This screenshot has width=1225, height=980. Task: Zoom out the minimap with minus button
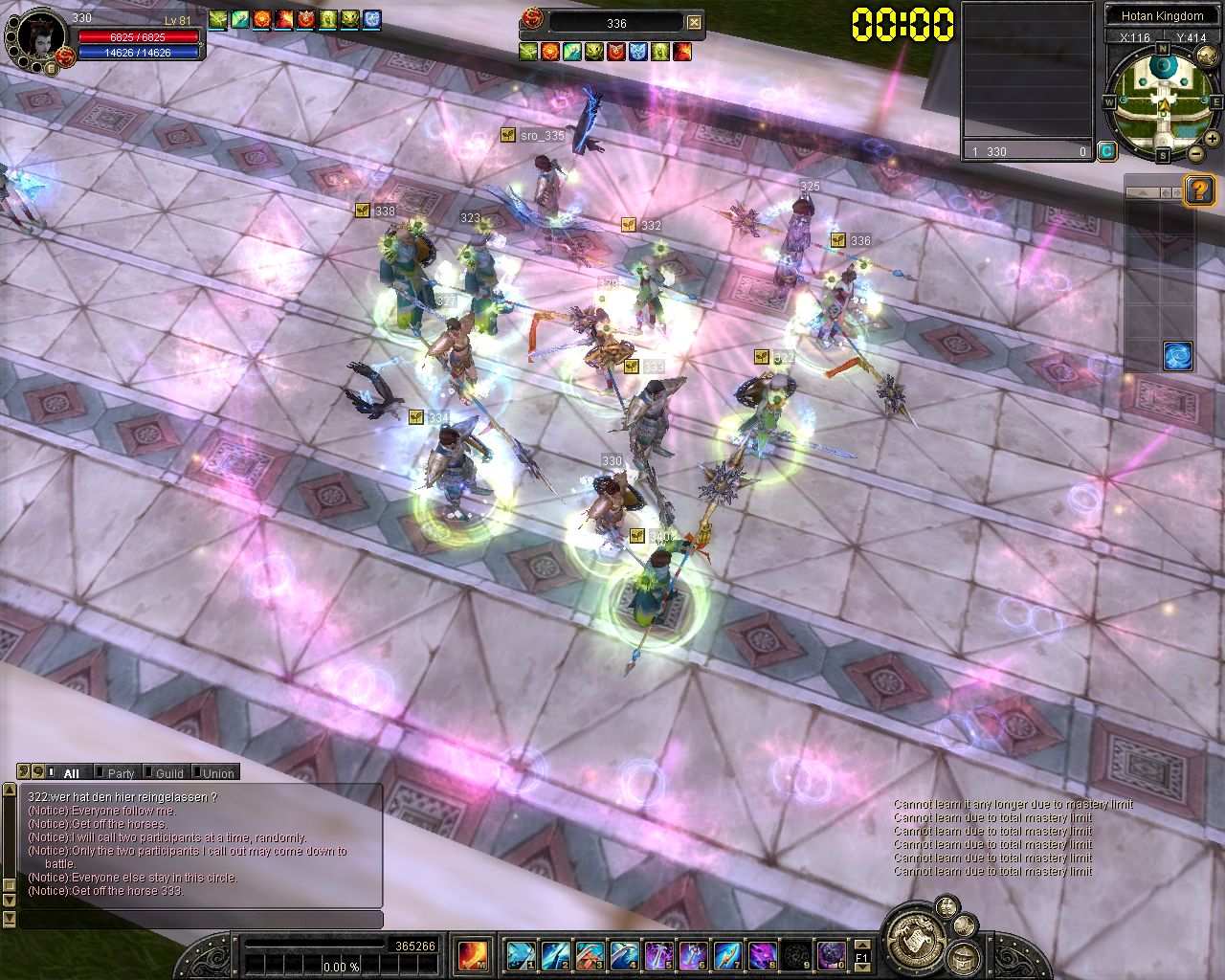1196,153
